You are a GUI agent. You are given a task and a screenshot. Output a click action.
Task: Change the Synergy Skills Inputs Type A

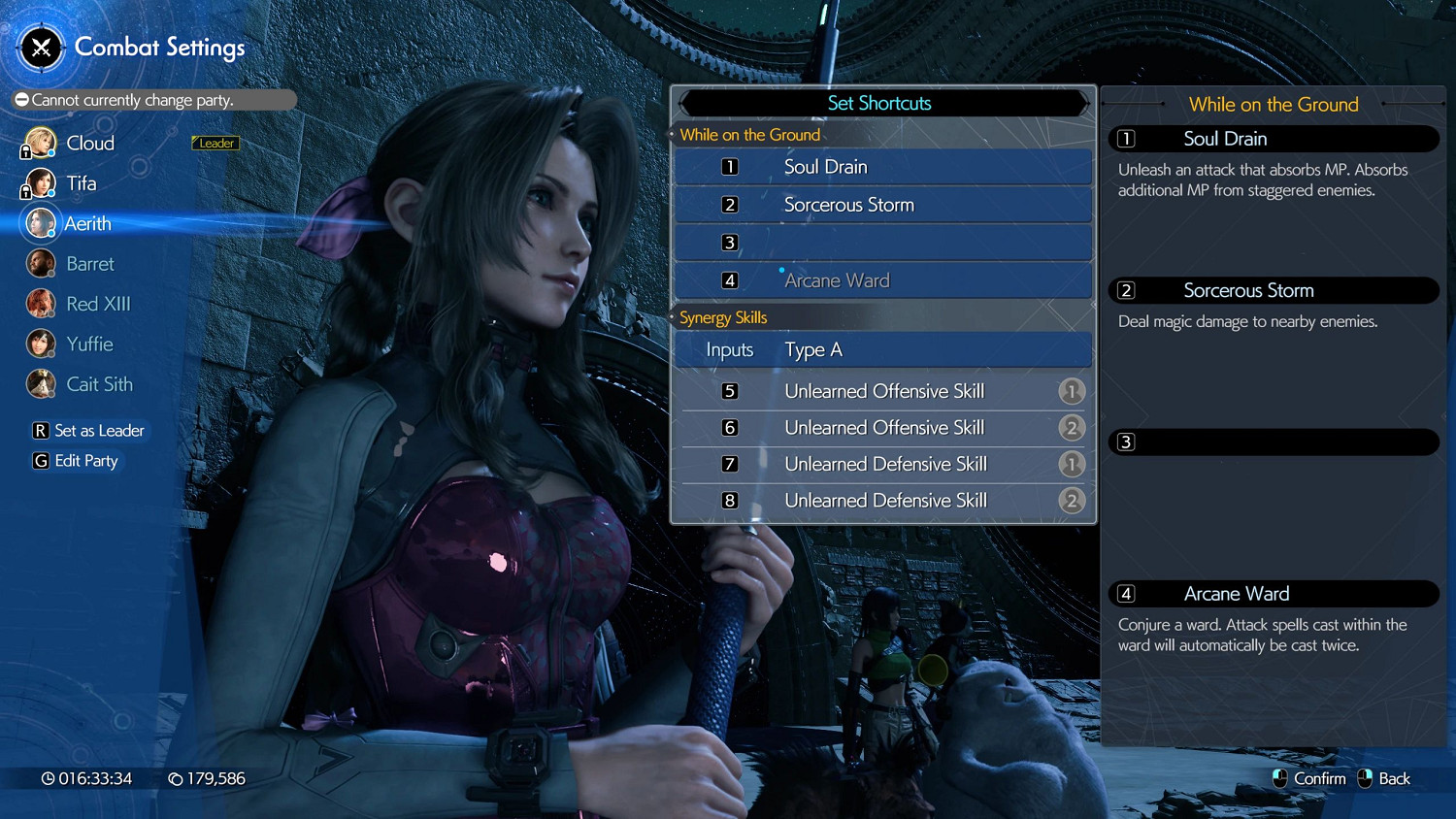pyautogui.click(x=882, y=350)
